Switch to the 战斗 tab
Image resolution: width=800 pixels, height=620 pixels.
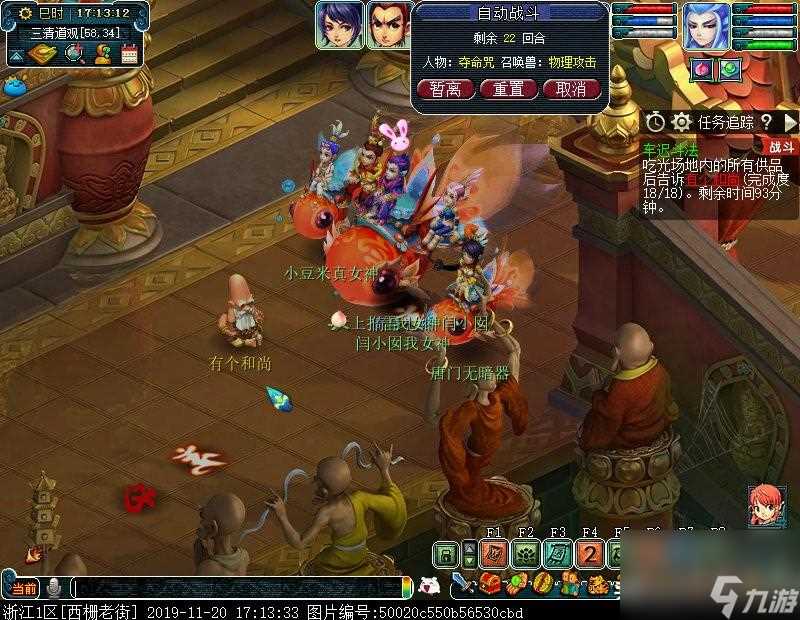pyautogui.click(x=782, y=146)
